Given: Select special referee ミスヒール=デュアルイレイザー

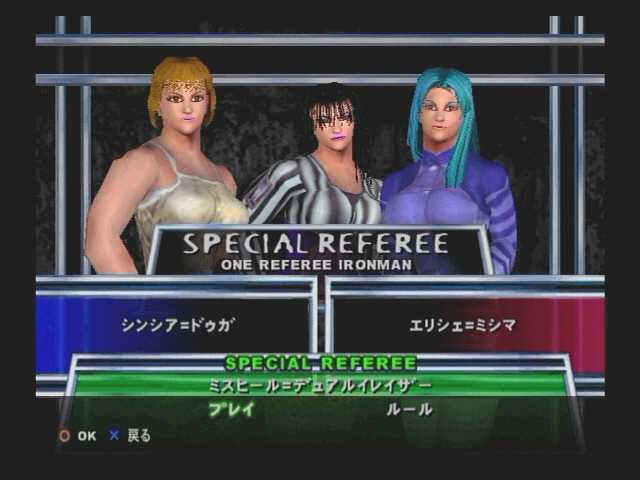Looking at the screenshot, I should coord(320,385).
